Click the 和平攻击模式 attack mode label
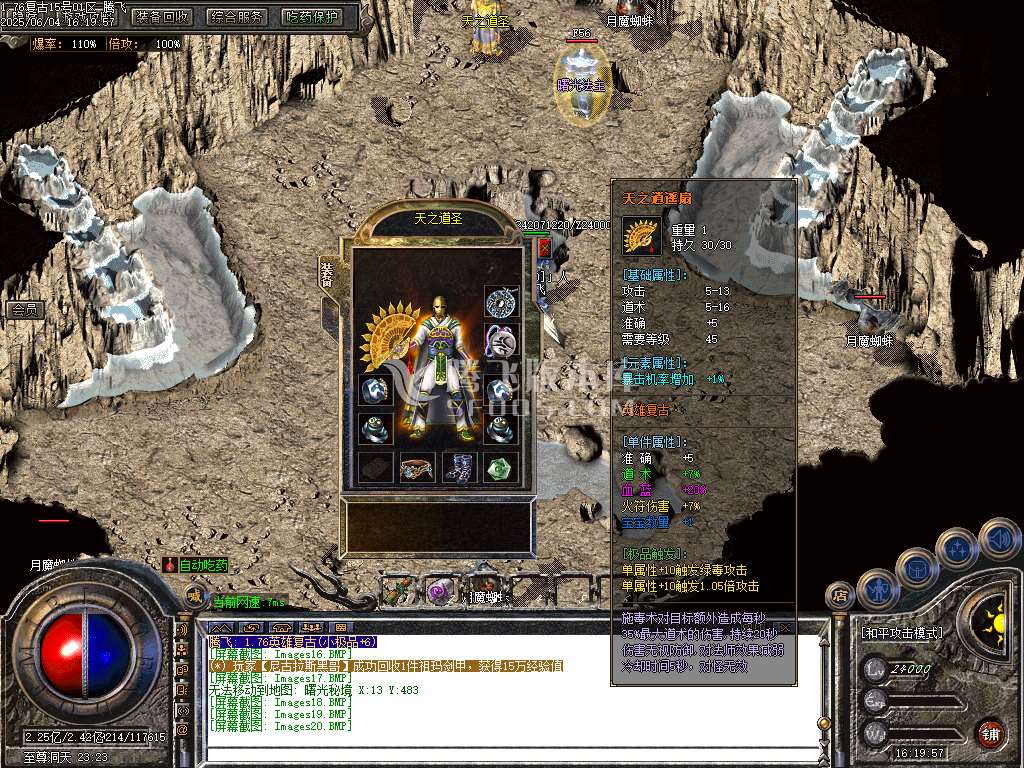 [x=903, y=633]
